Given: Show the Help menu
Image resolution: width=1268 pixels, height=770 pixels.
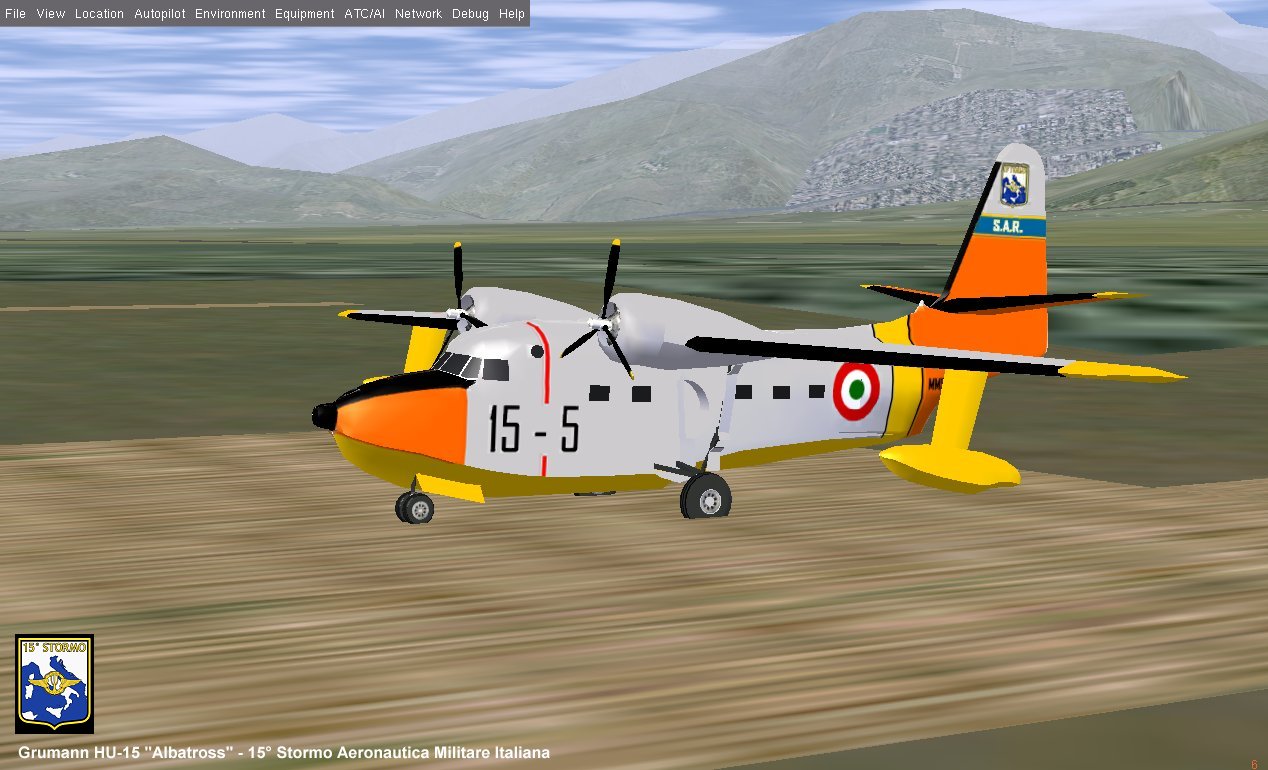Looking at the screenshot, I should [x=511, y=14].
